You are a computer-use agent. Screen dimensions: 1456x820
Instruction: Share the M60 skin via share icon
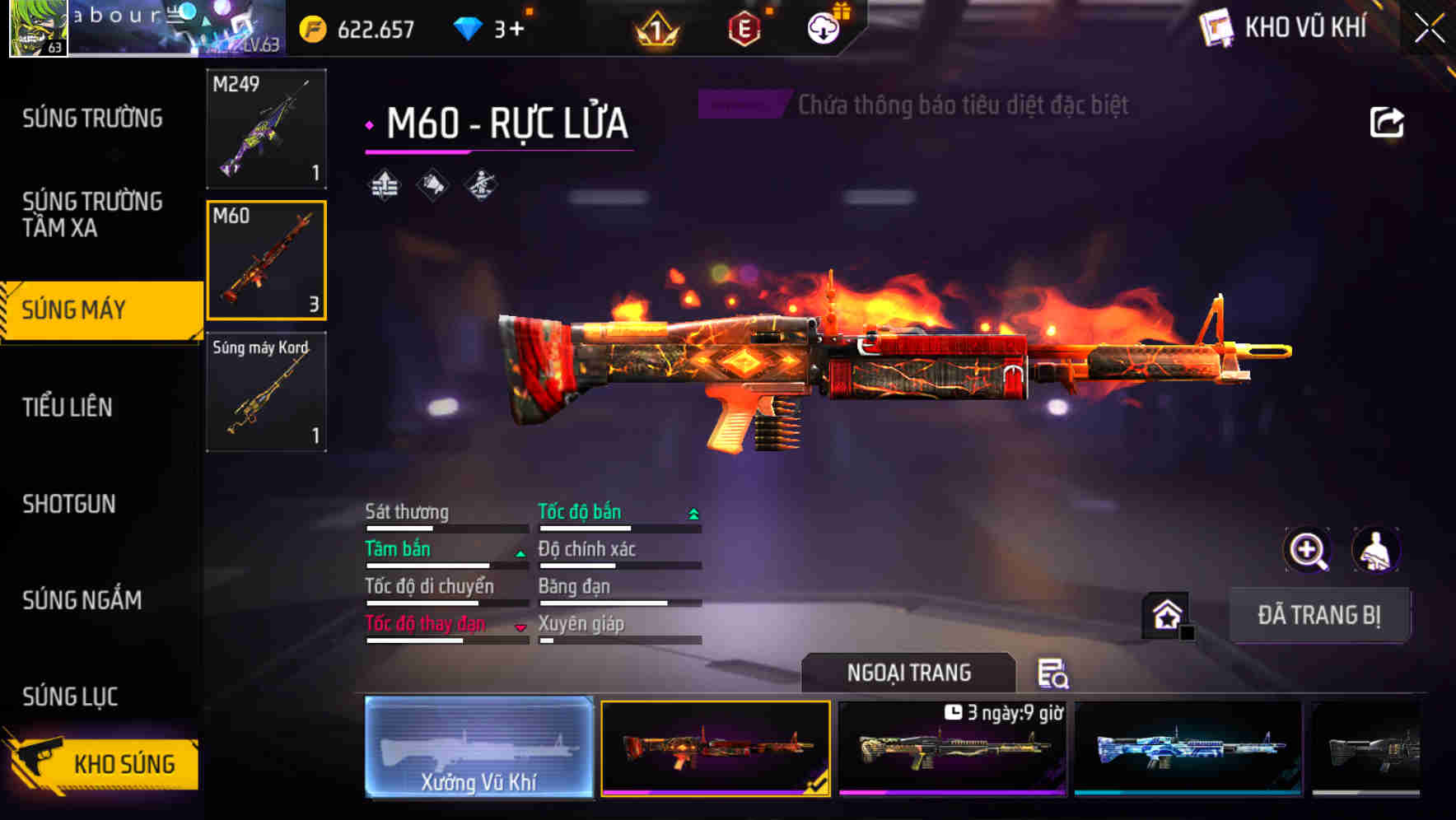pyautogui.click(x=1388, y=121)
